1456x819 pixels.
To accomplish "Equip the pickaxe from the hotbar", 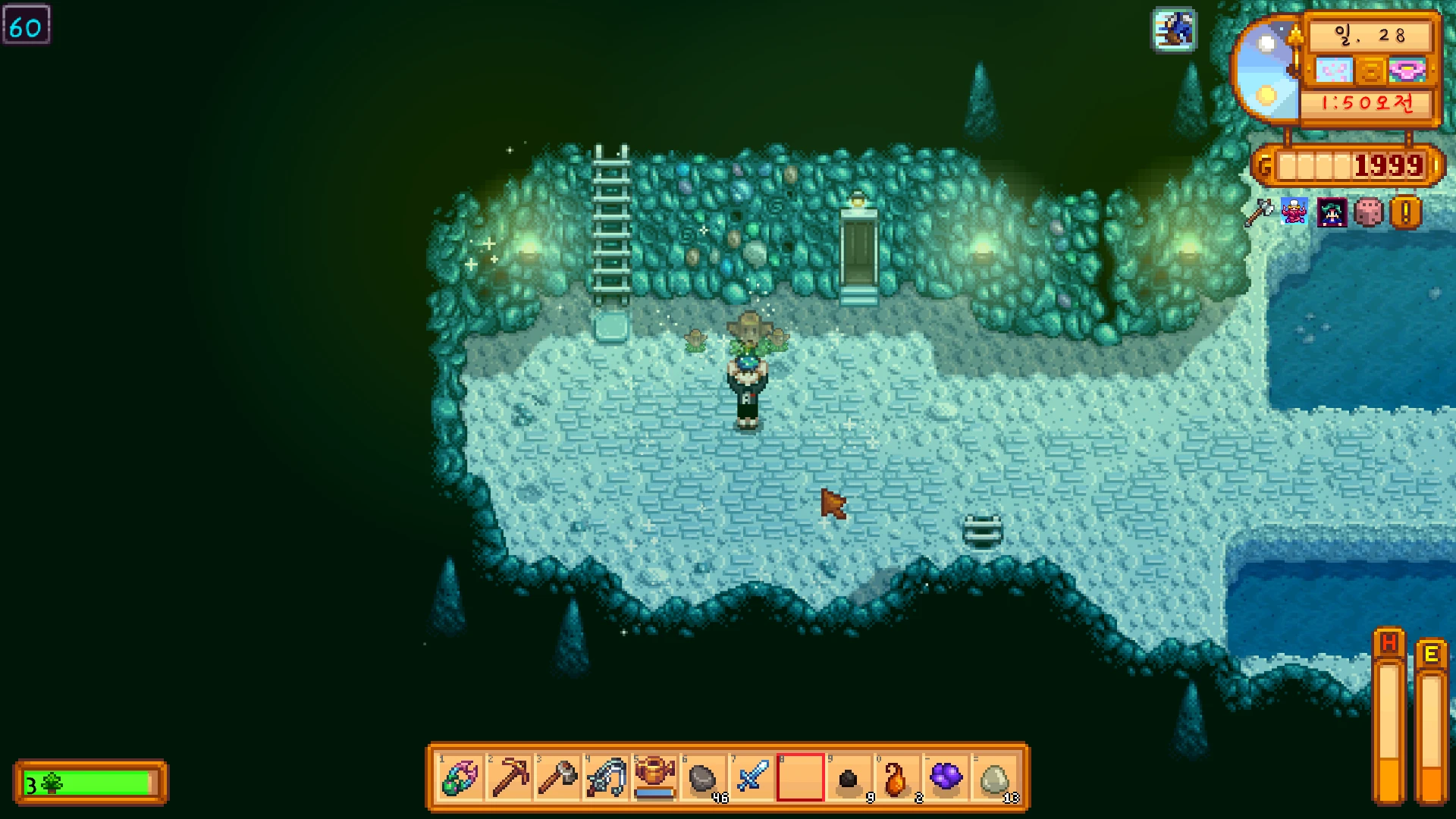I will coord(509,777).
